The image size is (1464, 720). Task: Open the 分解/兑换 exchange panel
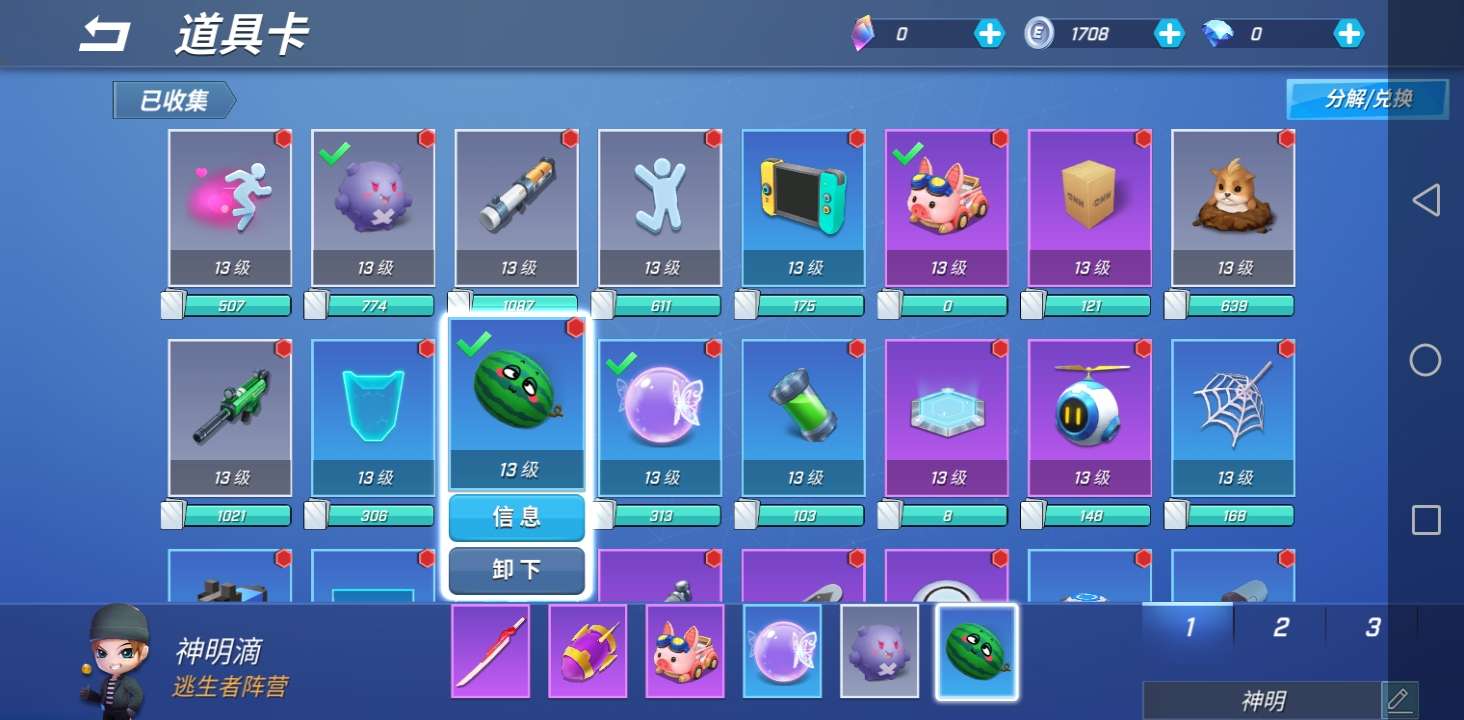[1367, 99]
